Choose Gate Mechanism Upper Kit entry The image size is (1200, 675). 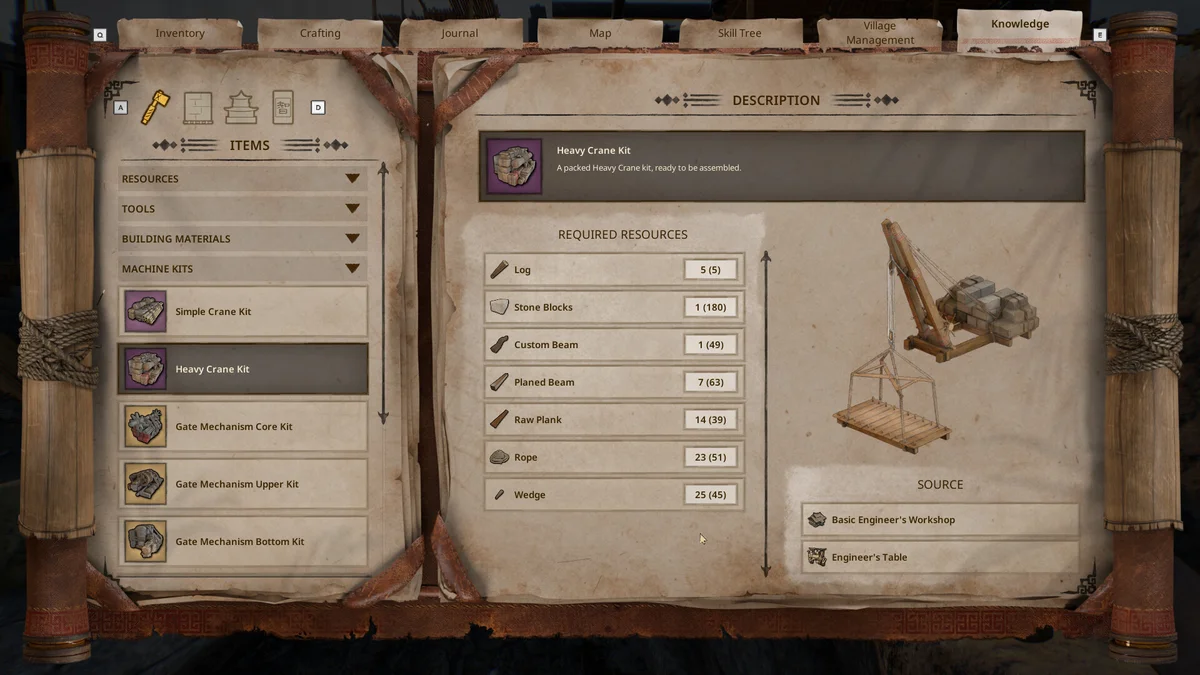(x=243, y=484)
